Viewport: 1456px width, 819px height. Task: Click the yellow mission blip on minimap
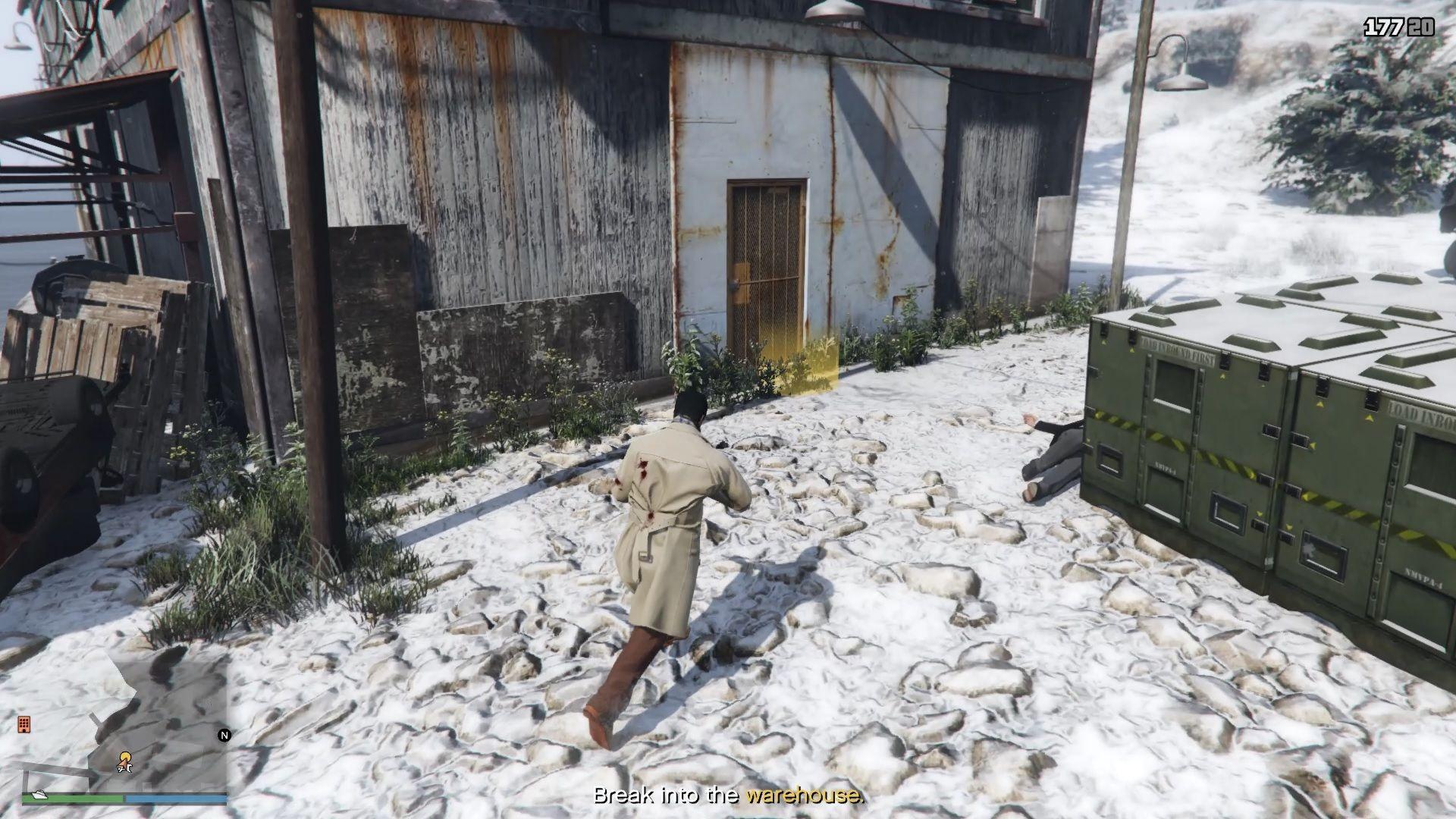click(x=126, y=756)
